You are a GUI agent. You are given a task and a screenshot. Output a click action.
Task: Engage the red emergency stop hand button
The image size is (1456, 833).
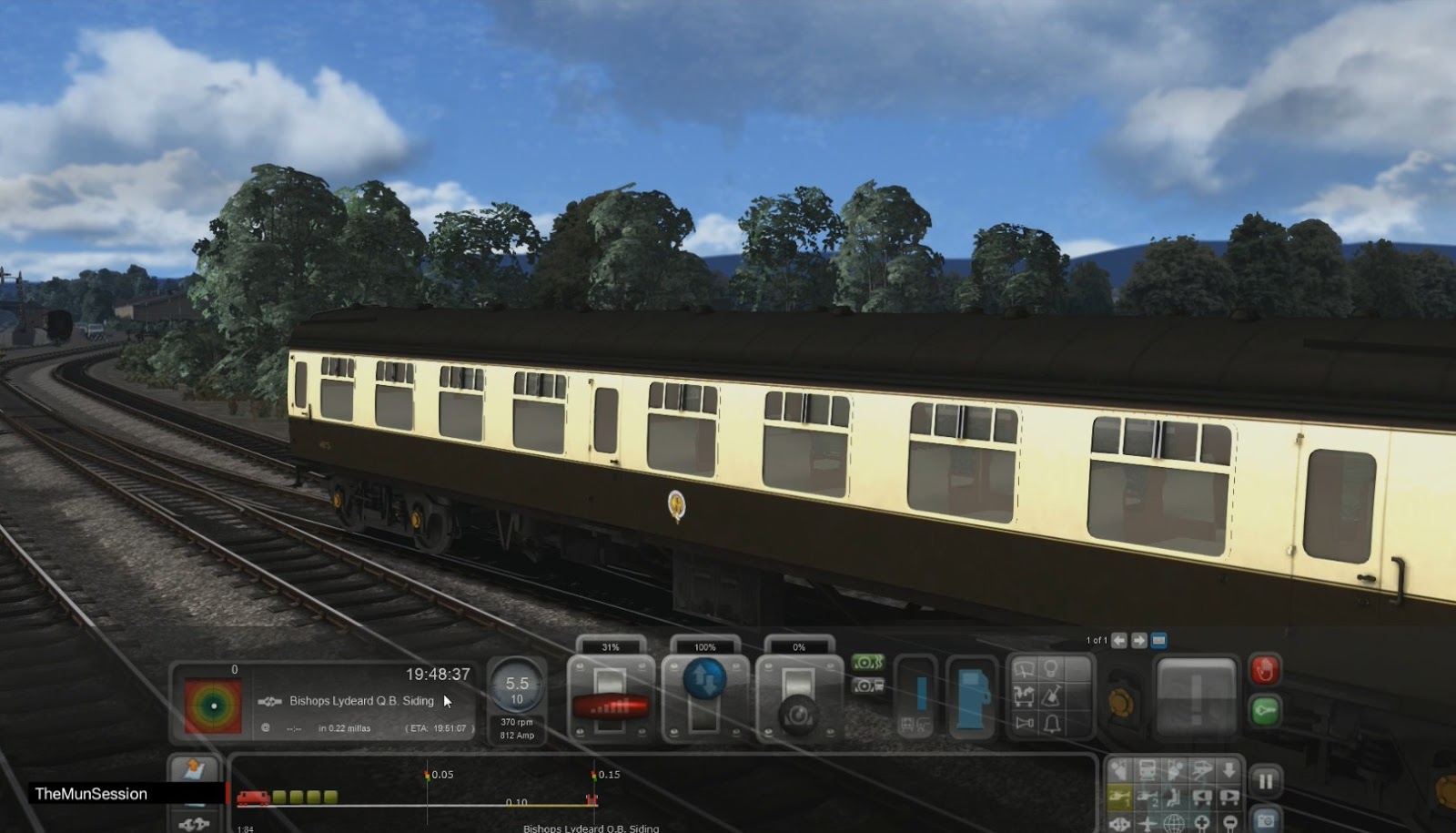pyautogui.click(x=1265, y=669)
